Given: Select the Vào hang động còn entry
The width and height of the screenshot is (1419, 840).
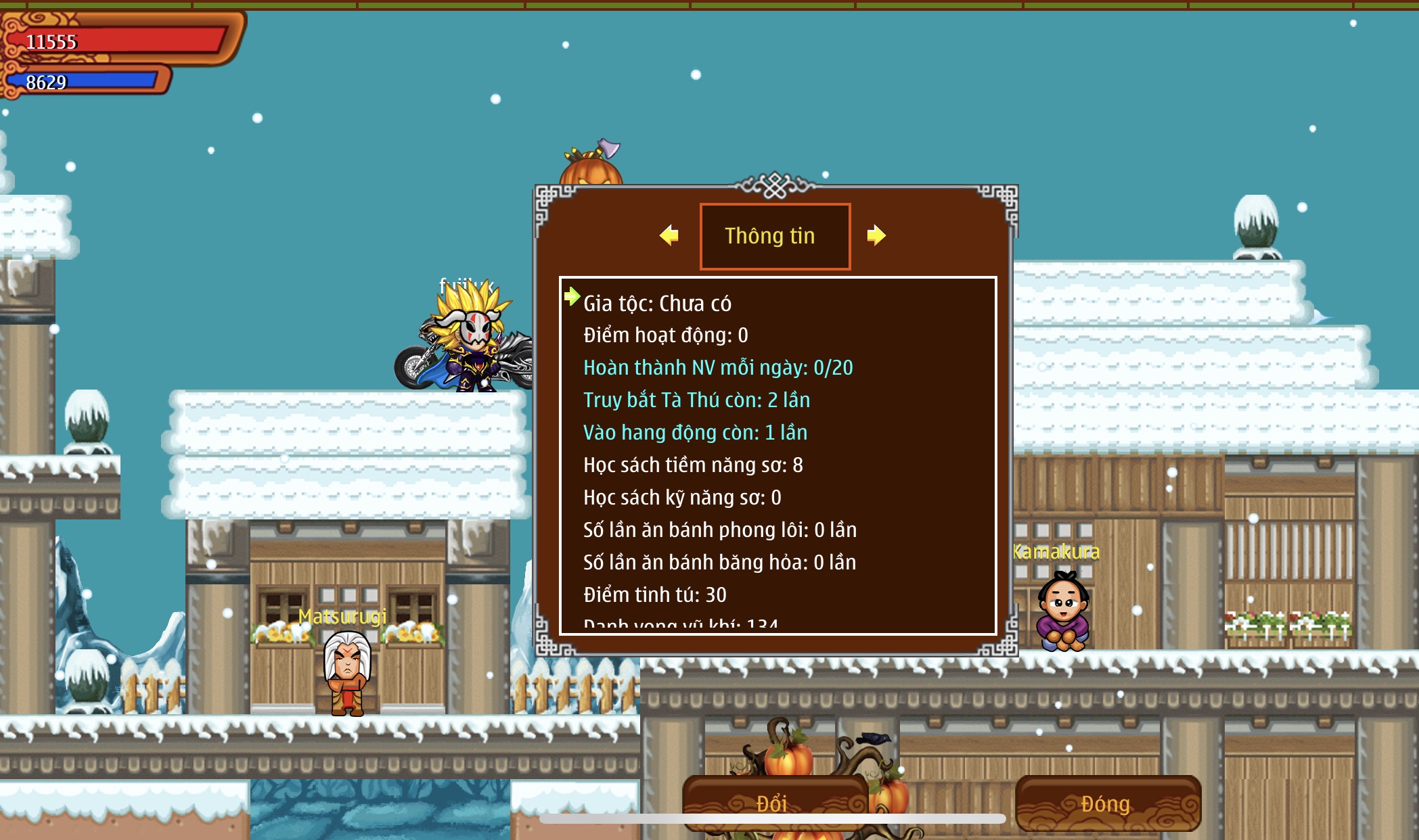Looking at the screenshot, I should pos(695,433).
